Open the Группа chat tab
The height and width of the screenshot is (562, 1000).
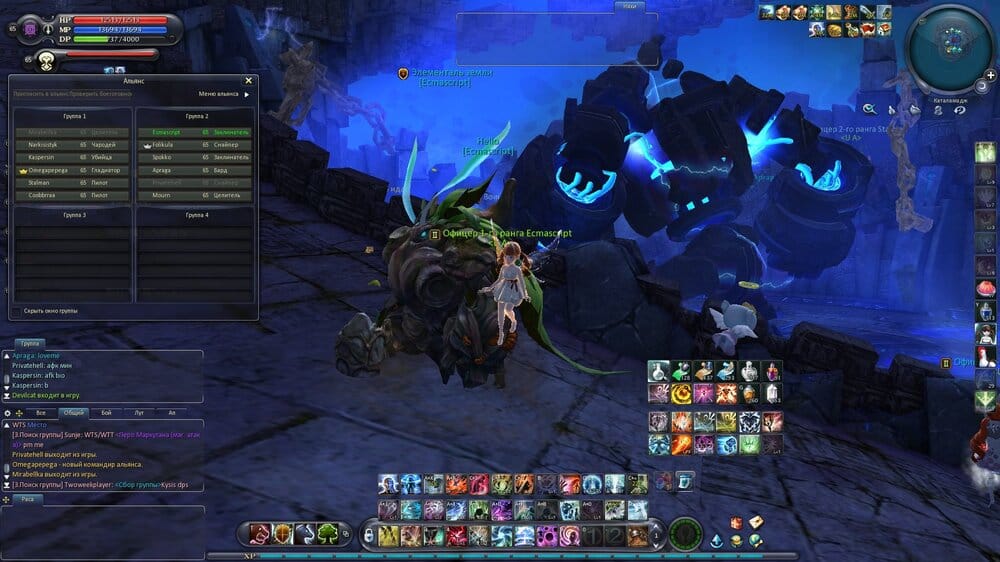(x=31, y=343)
